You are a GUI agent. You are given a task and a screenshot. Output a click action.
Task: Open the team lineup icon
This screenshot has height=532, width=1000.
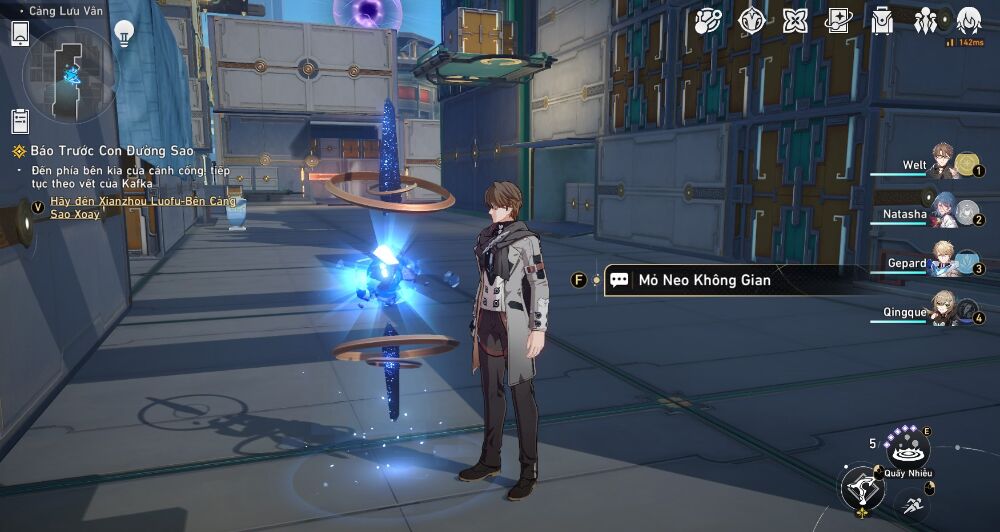pyautogui.click(x=925, y=21)
